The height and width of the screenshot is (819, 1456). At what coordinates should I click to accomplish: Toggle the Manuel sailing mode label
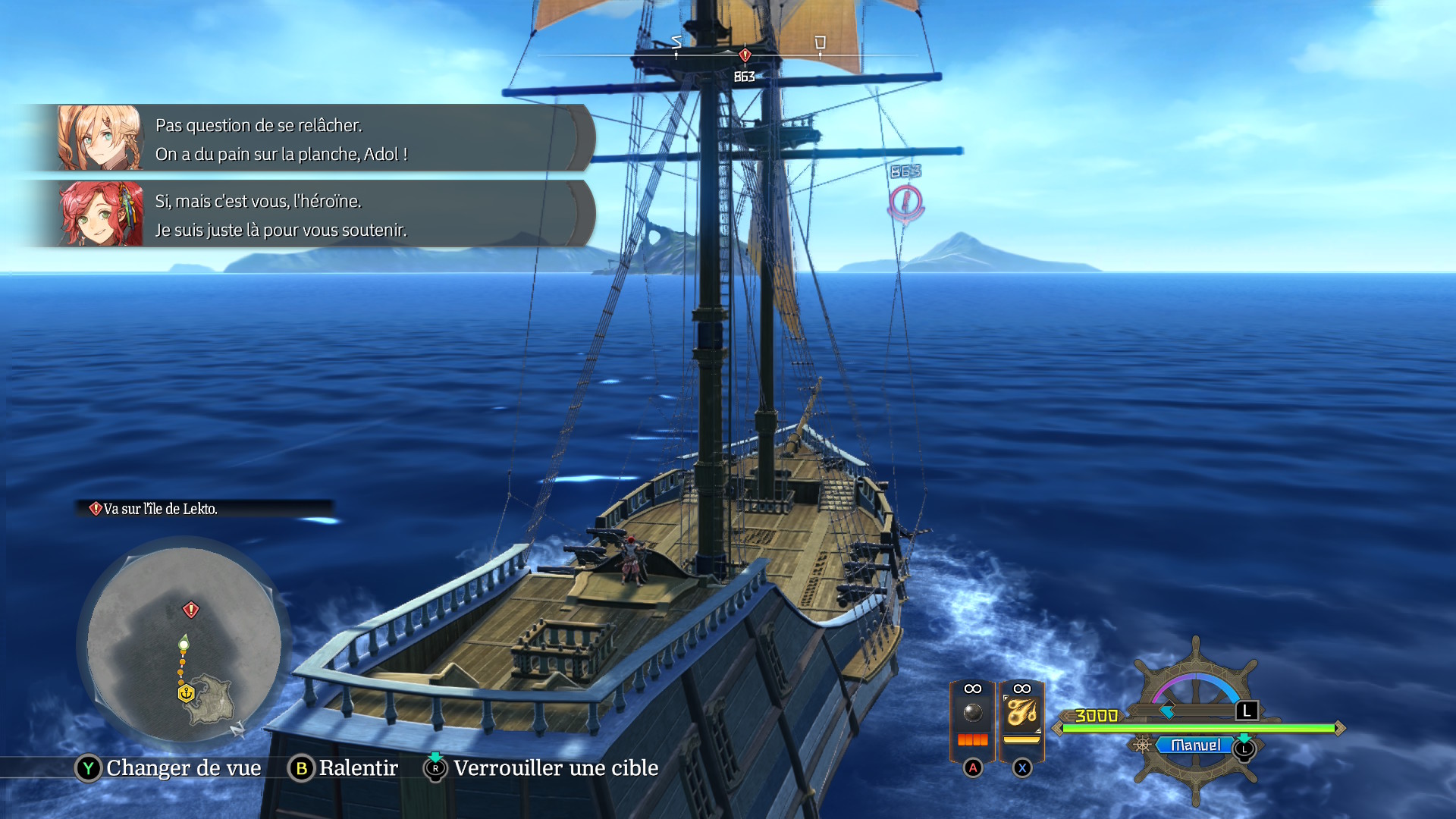click(1195, 745)
